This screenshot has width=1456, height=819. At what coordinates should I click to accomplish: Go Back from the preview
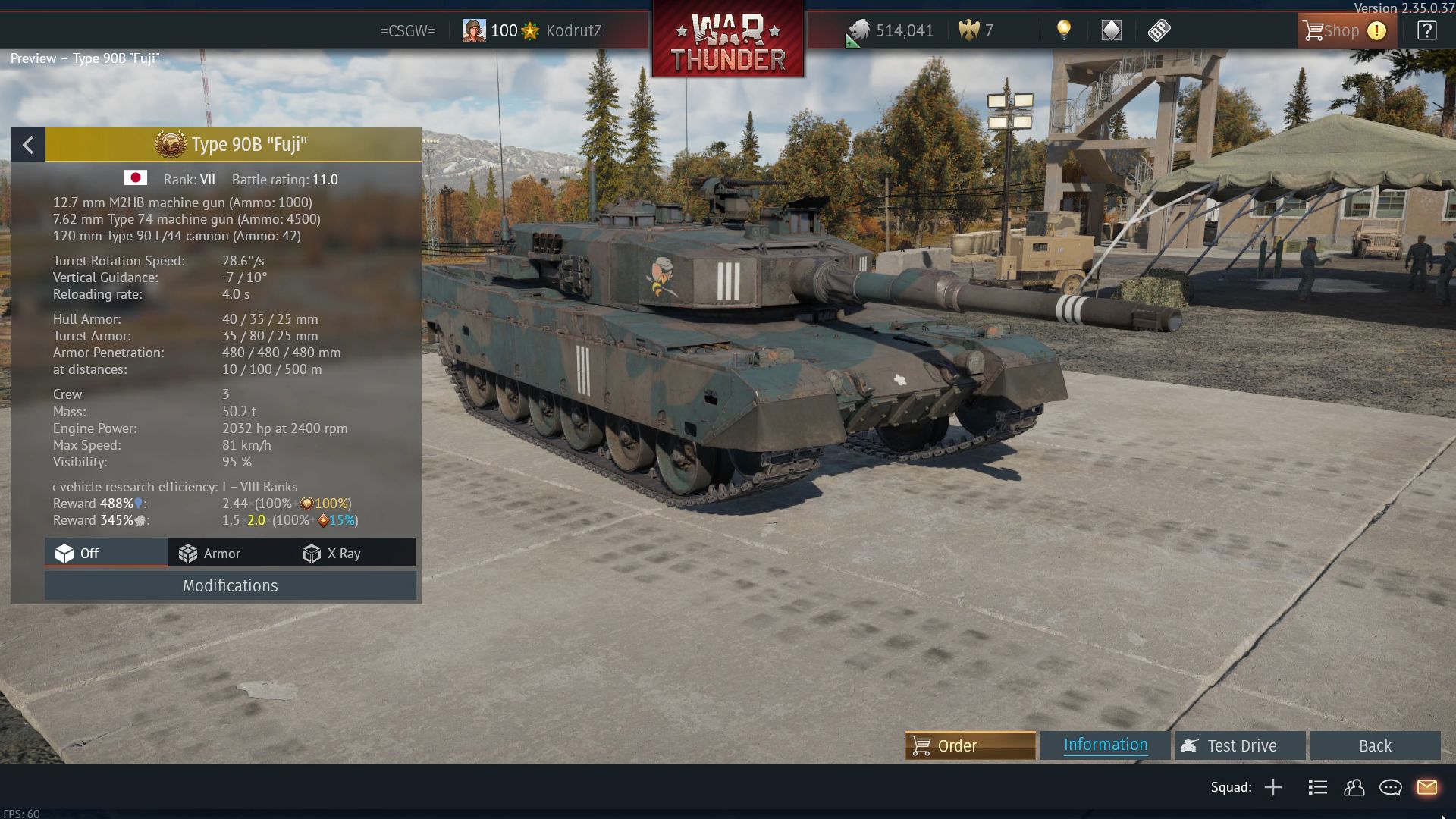pos(1374,745)
